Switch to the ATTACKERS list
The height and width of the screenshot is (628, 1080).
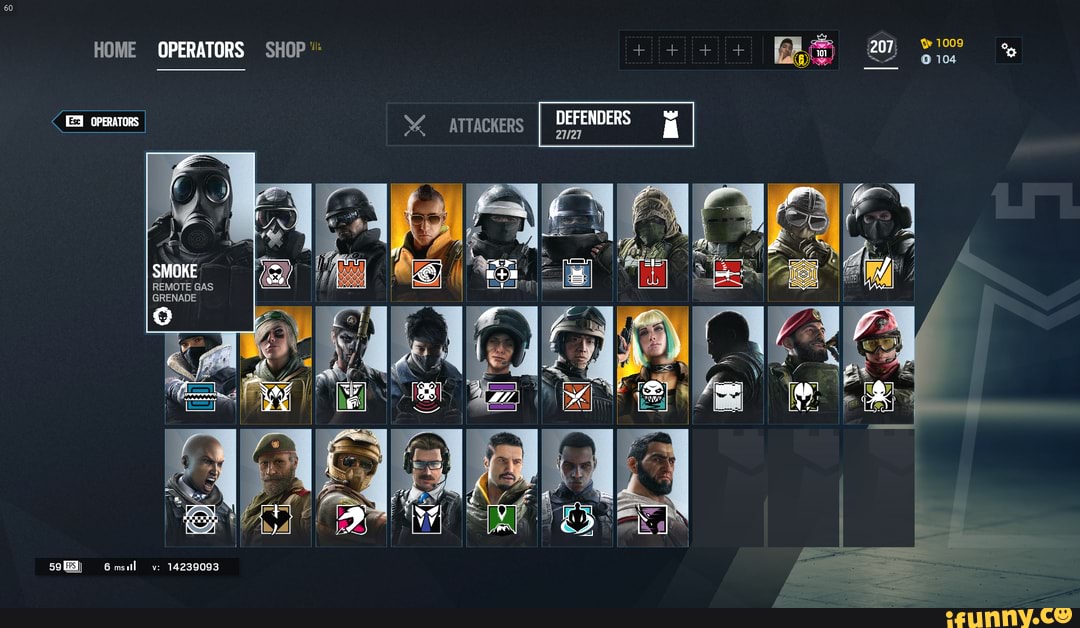pyautogui.click(x=463, y=125)
